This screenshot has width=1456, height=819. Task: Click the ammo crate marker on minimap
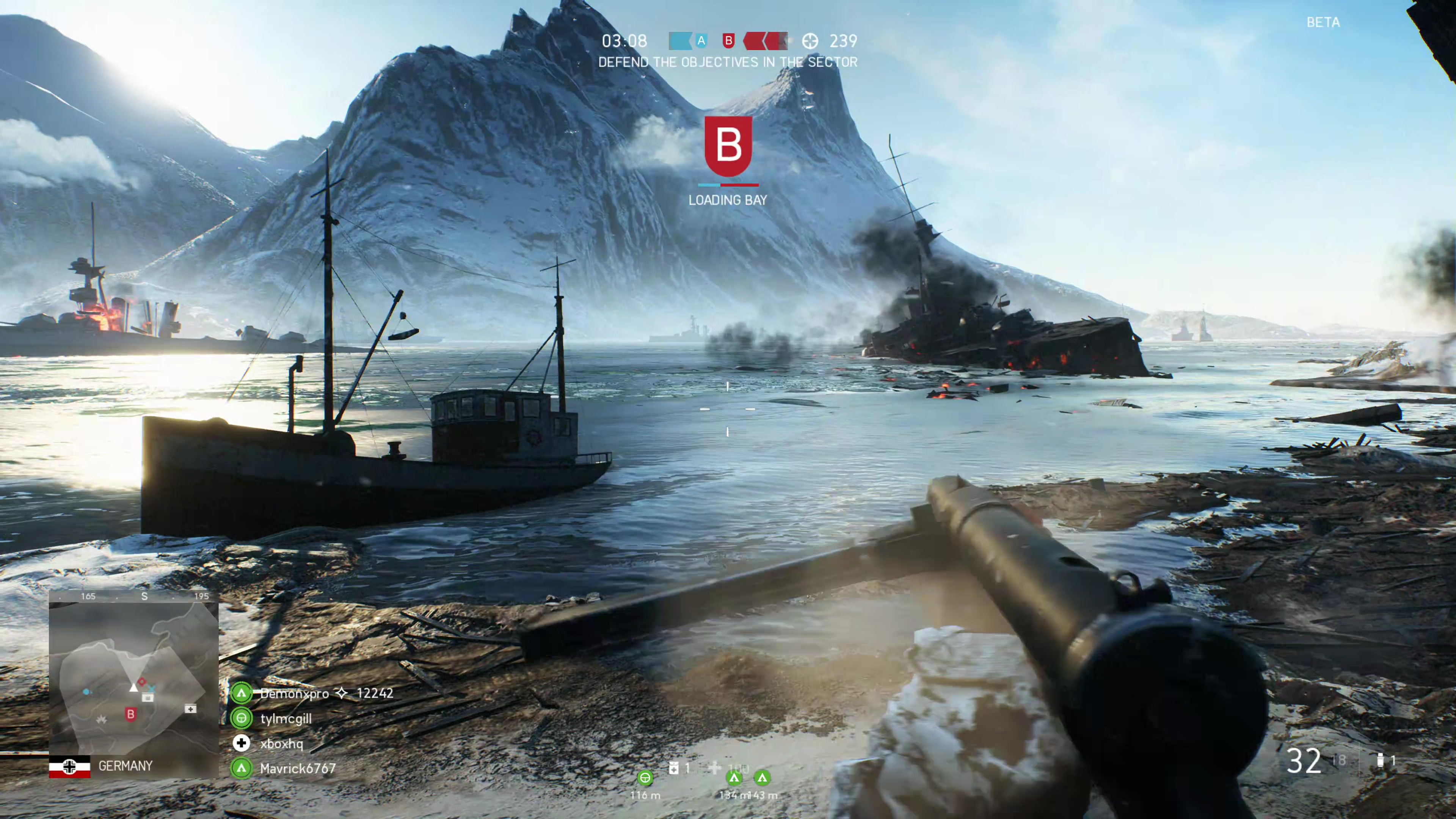(x=147, y=698)
